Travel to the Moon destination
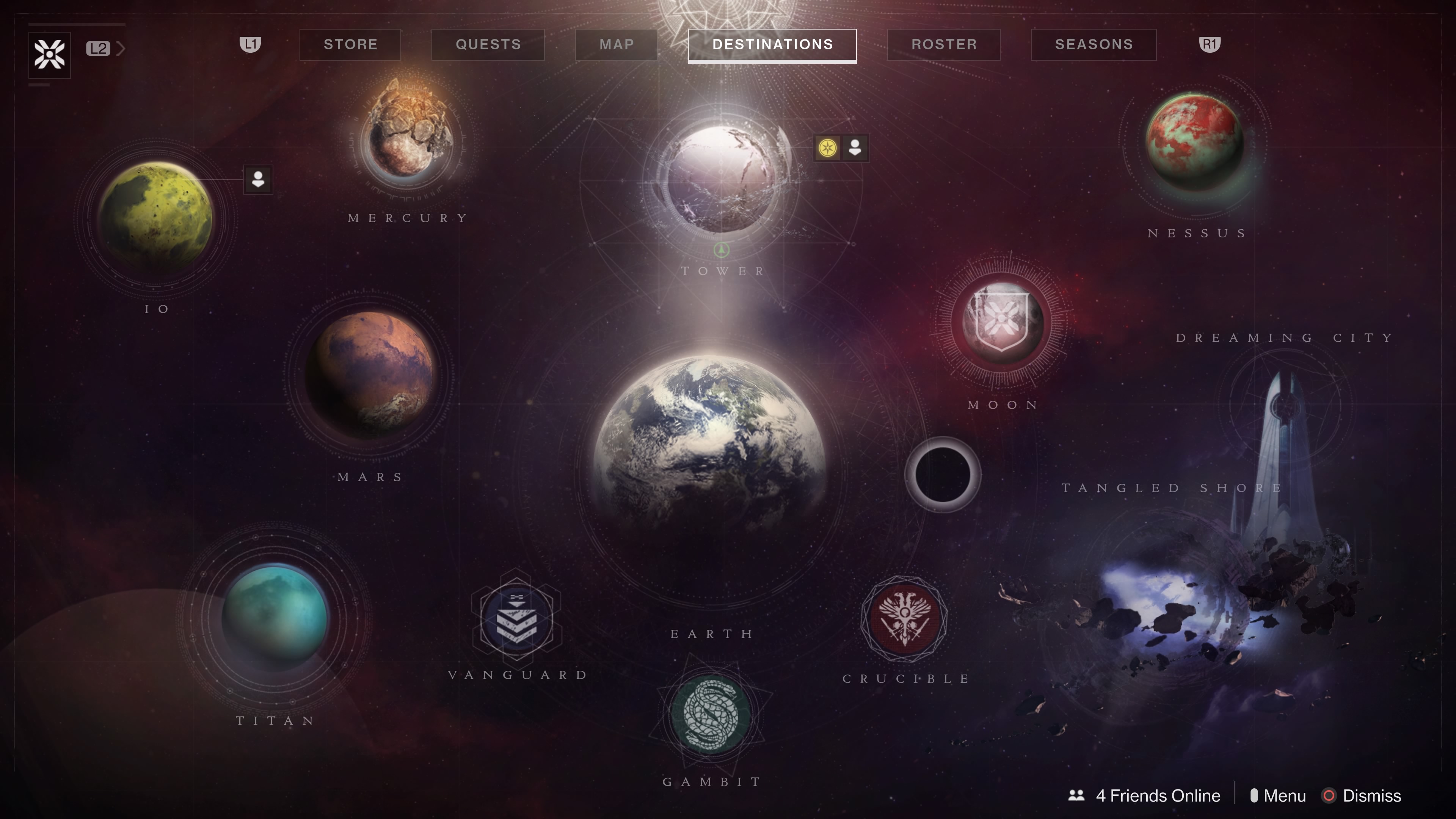Viewport: 1456px width, 819px height. coord(1001,323)
